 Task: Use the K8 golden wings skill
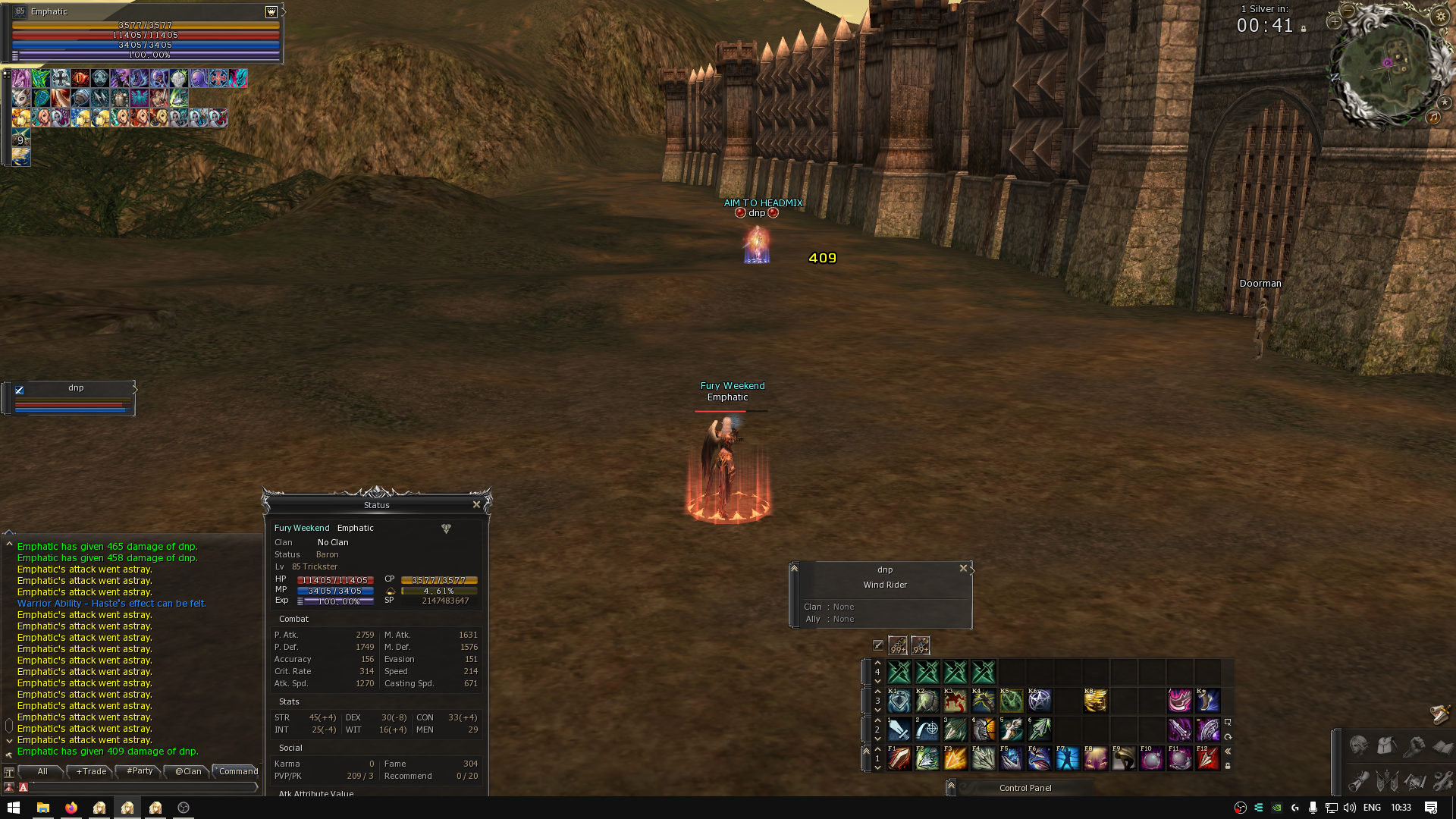[1095, 700]
